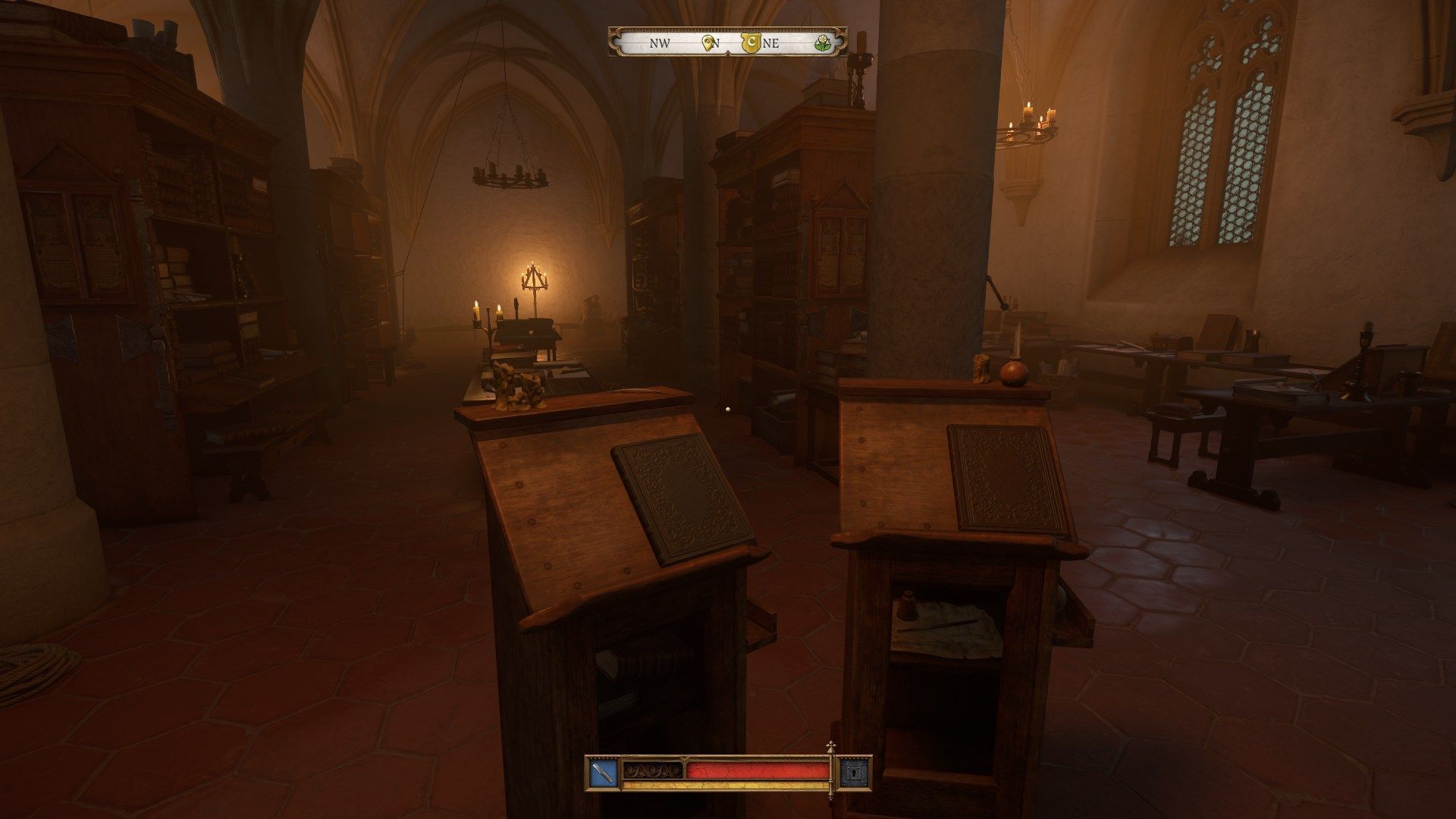The image size is (1456, 819).
Task: Select the N marker on the compass strip
Action: [x=717, y=43]
